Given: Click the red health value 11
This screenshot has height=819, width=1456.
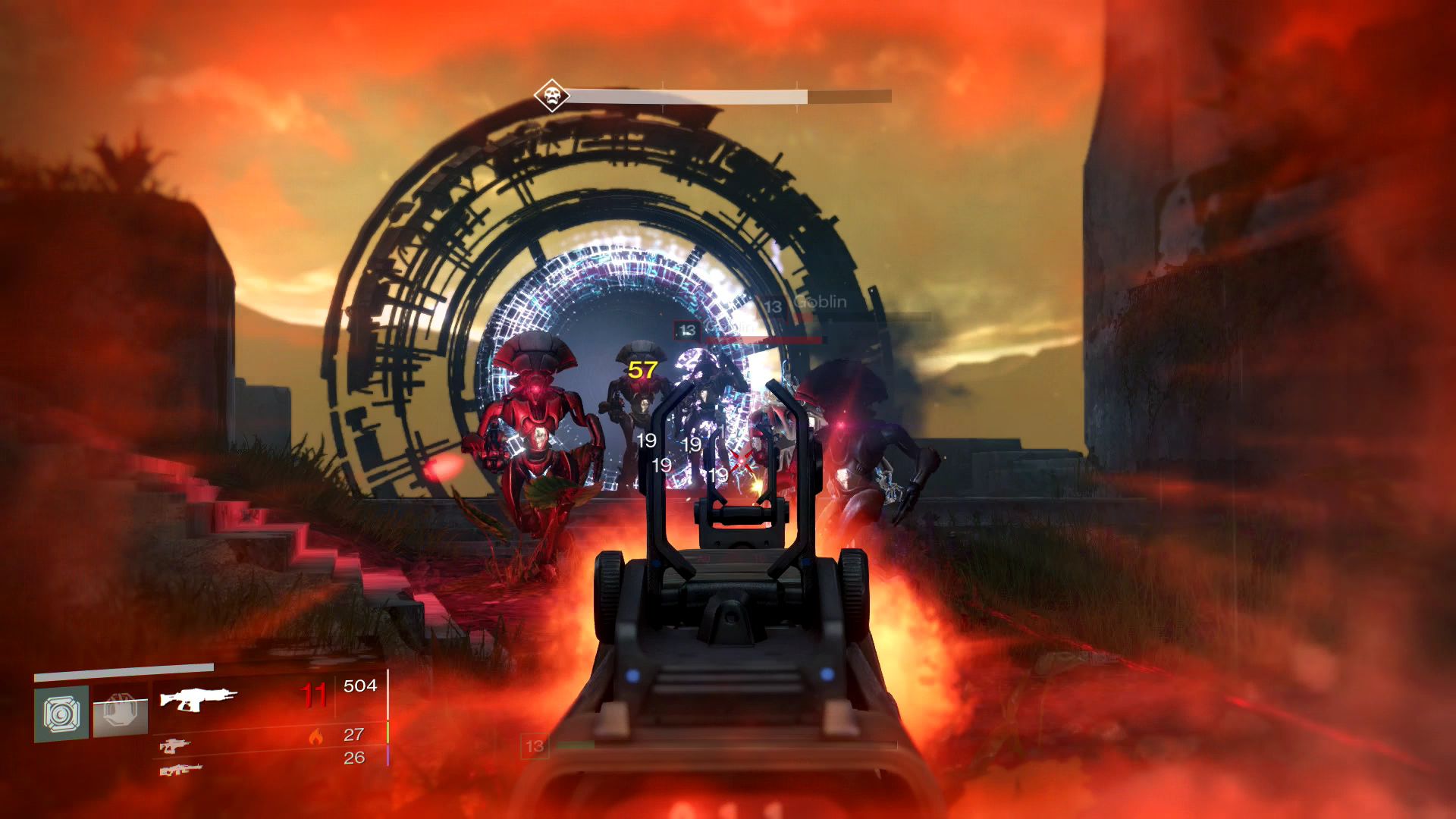Looking at the screenshot, I should pyautogui.click(x=314, y=692).
